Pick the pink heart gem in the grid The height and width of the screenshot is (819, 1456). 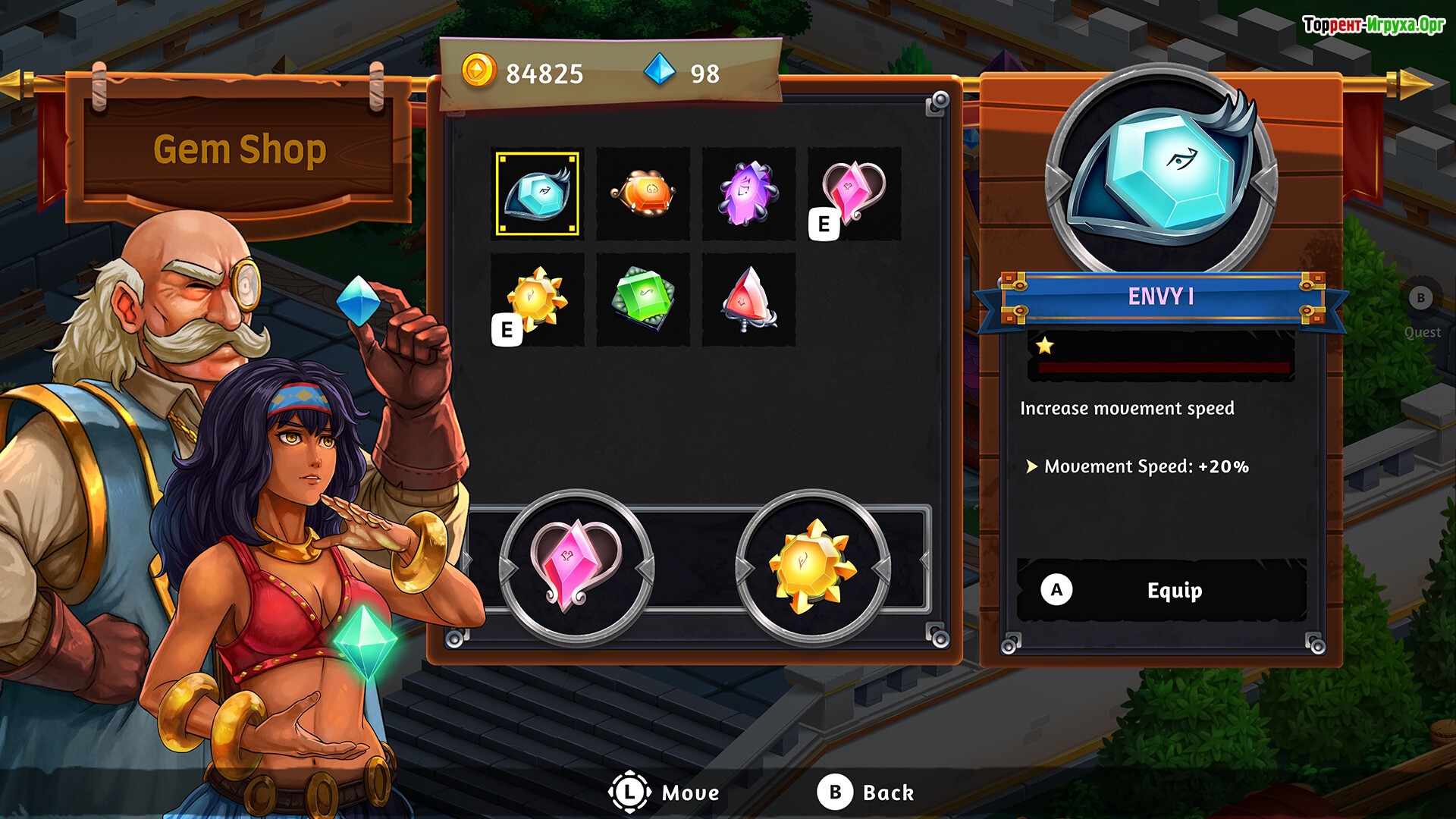855,194
